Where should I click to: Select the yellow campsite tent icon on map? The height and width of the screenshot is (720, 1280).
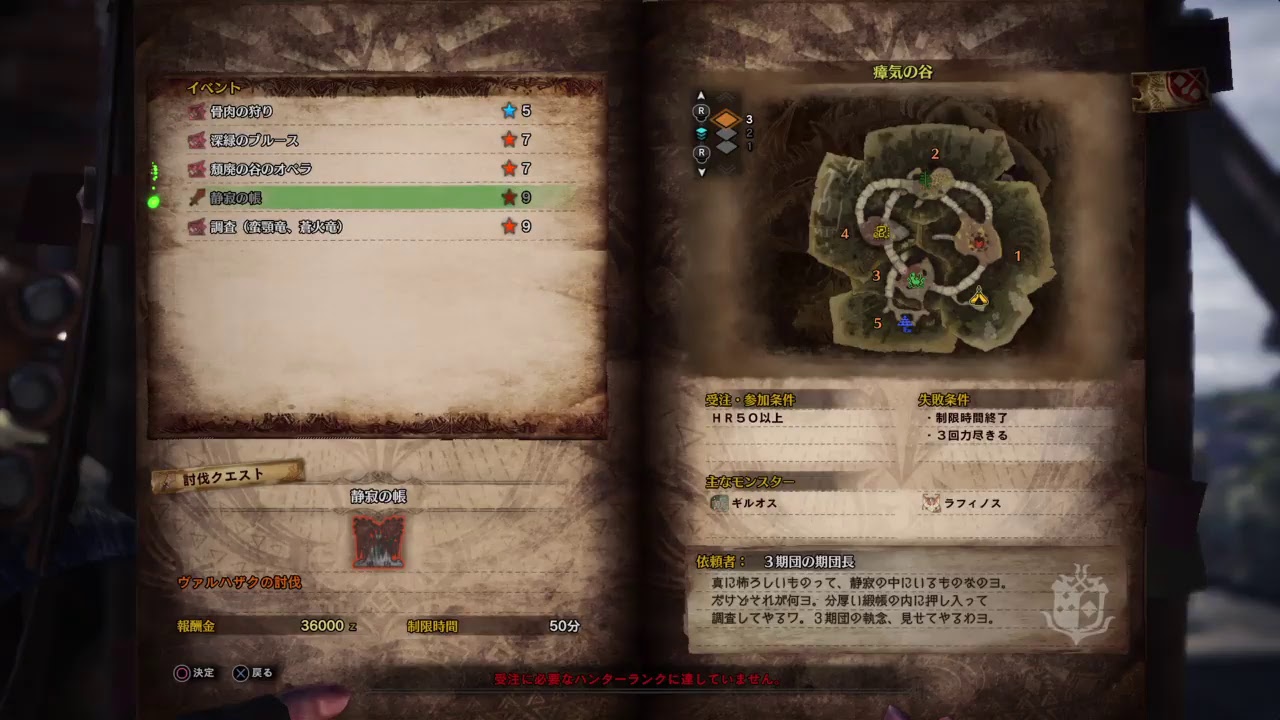click(978, 298)
